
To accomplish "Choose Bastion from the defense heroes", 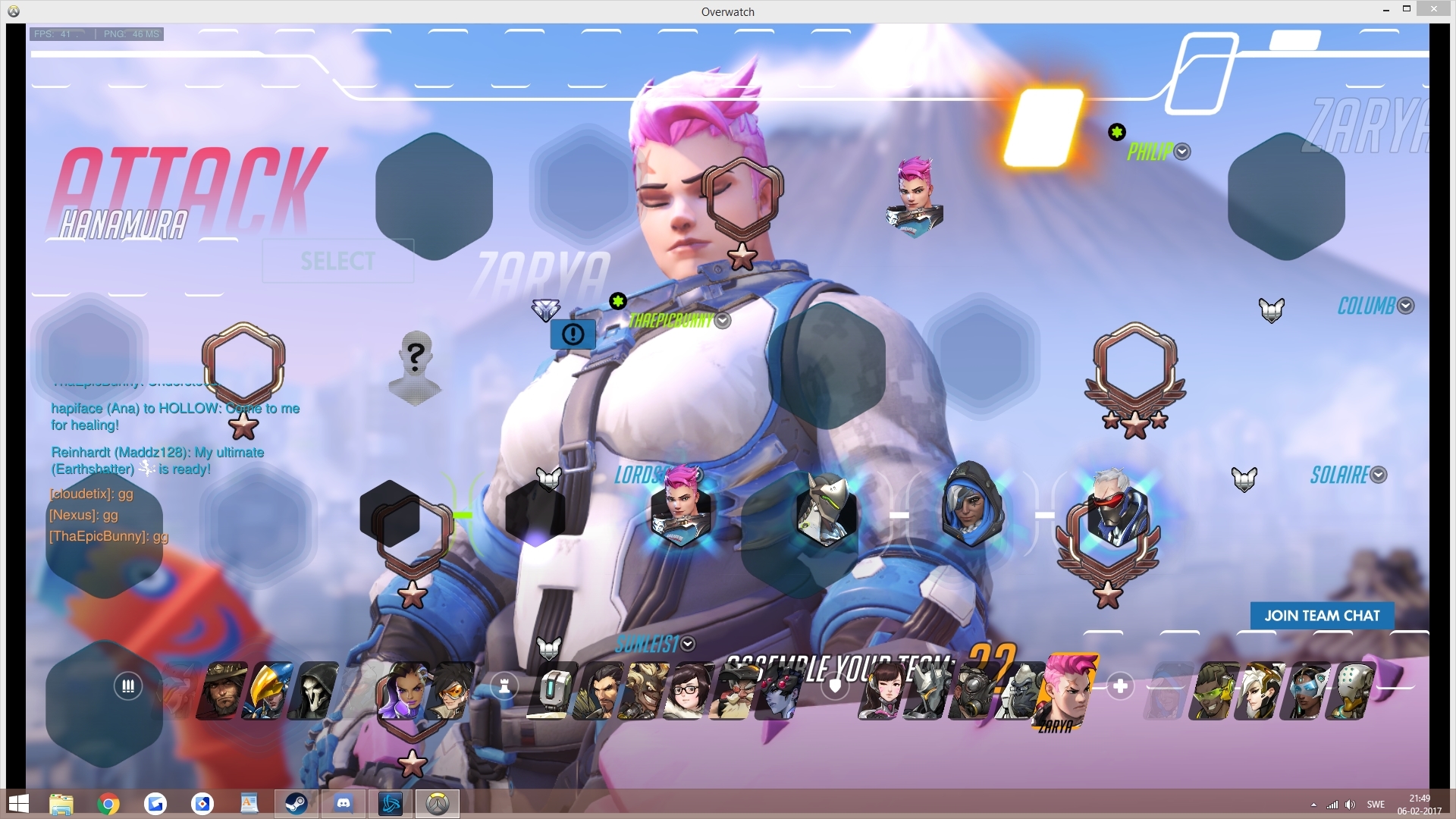I will coord(557,690).
